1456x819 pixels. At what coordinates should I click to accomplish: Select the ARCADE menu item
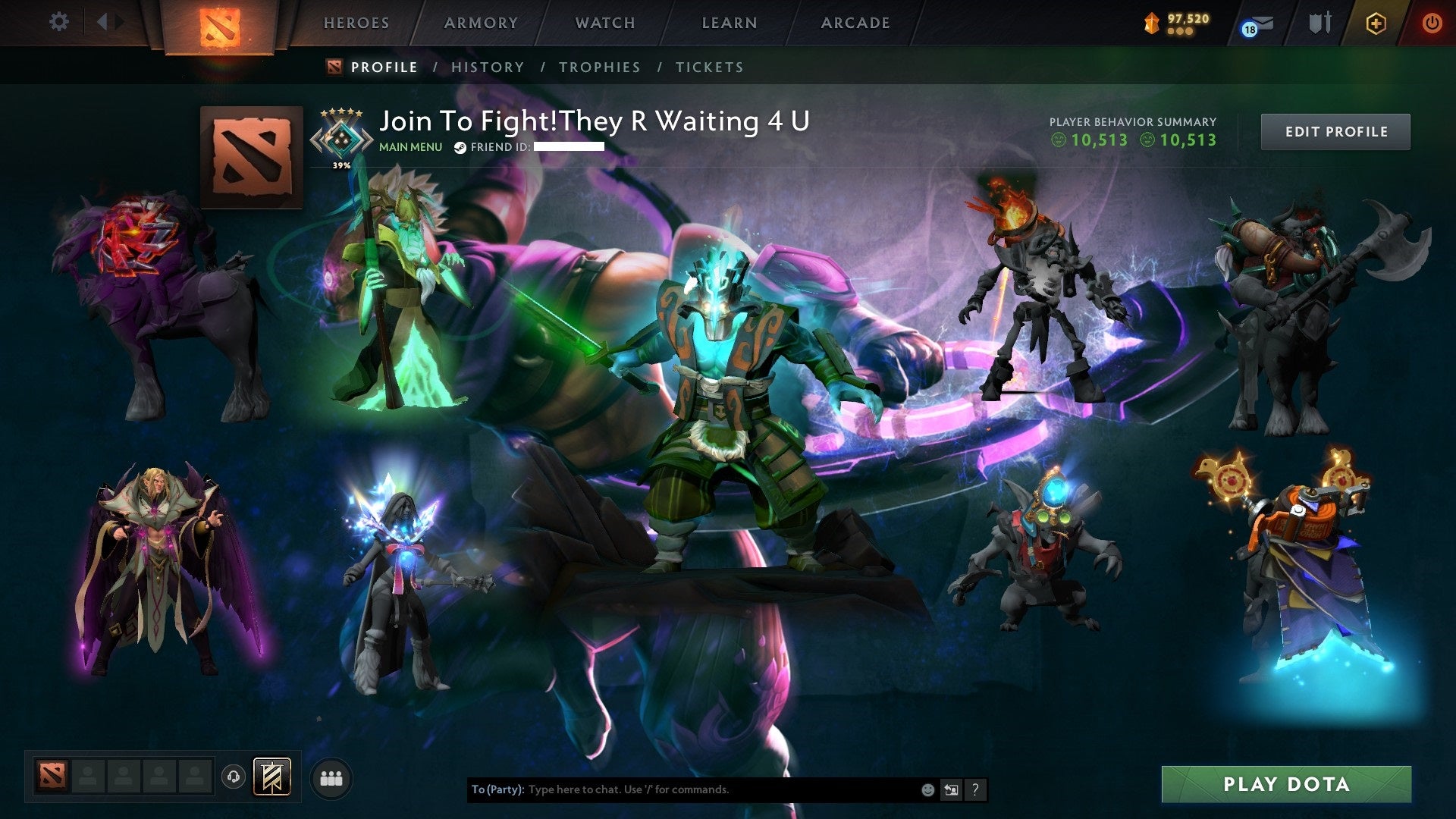click(x=855, y=23)
